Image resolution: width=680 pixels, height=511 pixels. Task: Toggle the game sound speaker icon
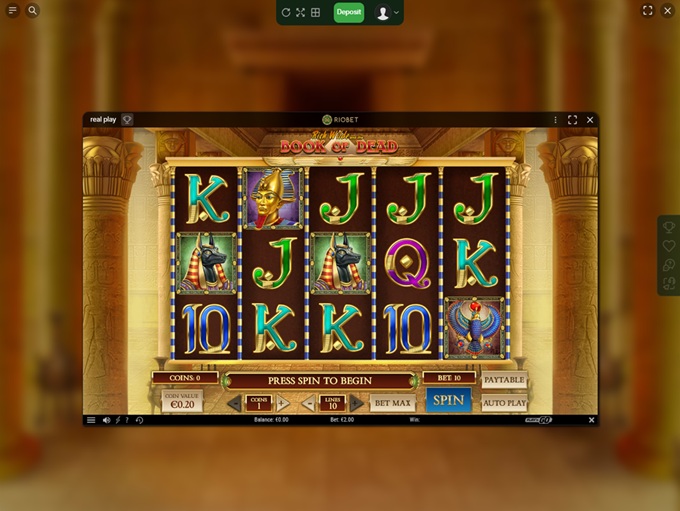tap(106, 420)
